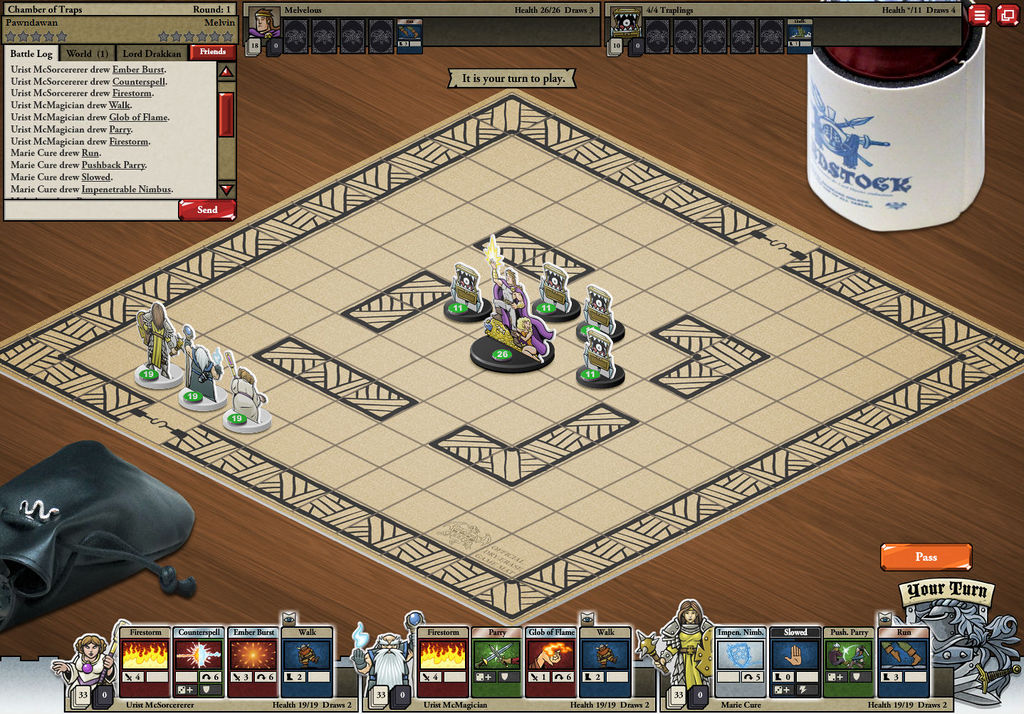
Task: Pick the Glob of Flame card
Action: pyautogui.click(x=551, y=662)
